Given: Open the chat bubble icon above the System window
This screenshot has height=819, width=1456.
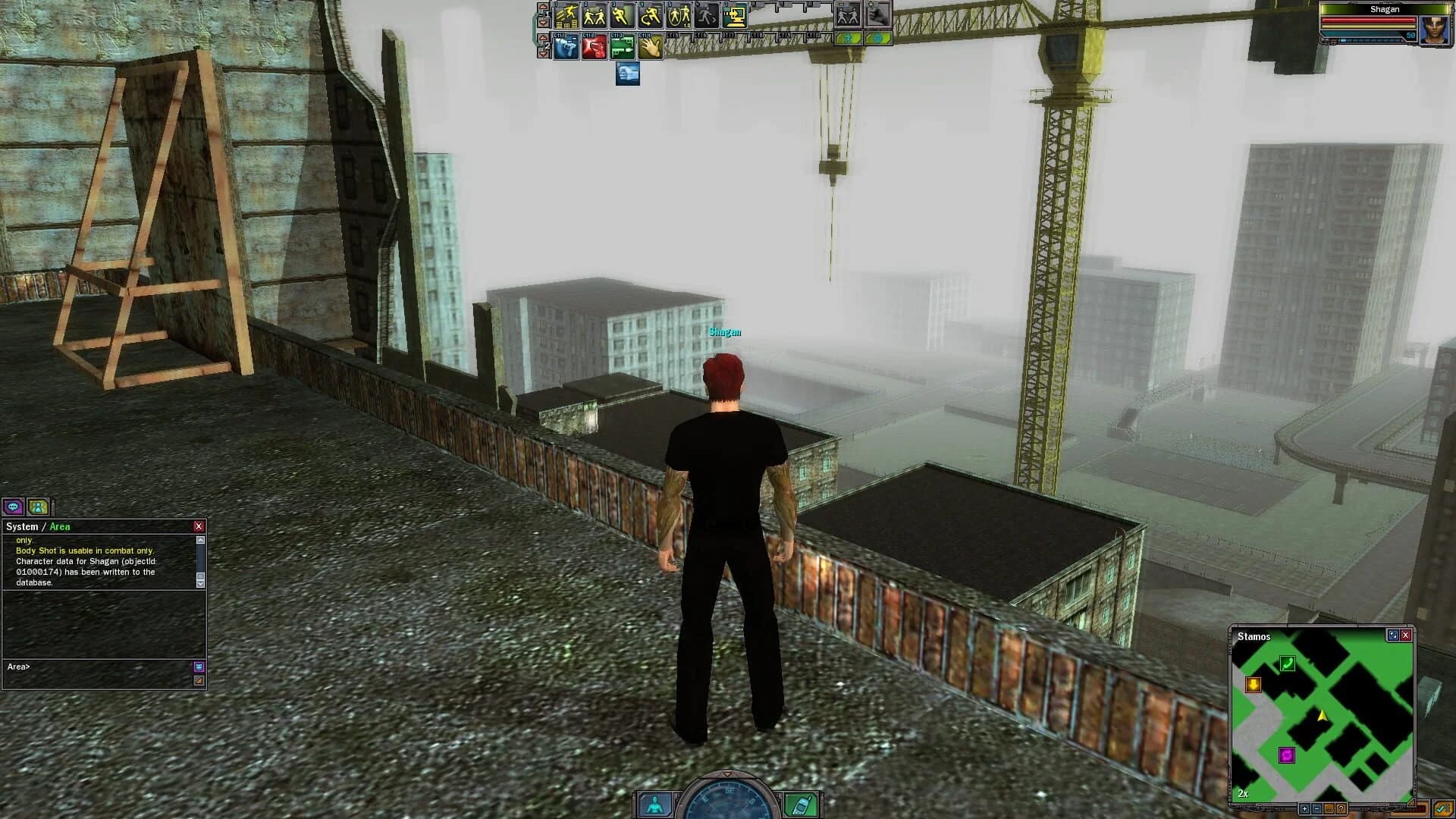Looking at the screenshot, I should click(13, 508).
